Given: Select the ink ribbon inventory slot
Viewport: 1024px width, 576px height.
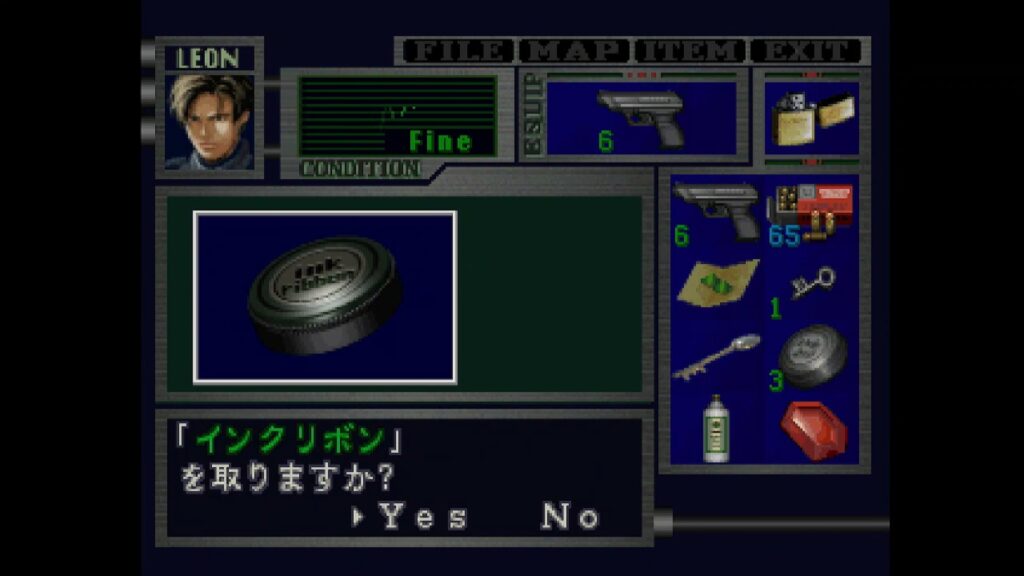Looking at the screenshot, I should (811, 356).
